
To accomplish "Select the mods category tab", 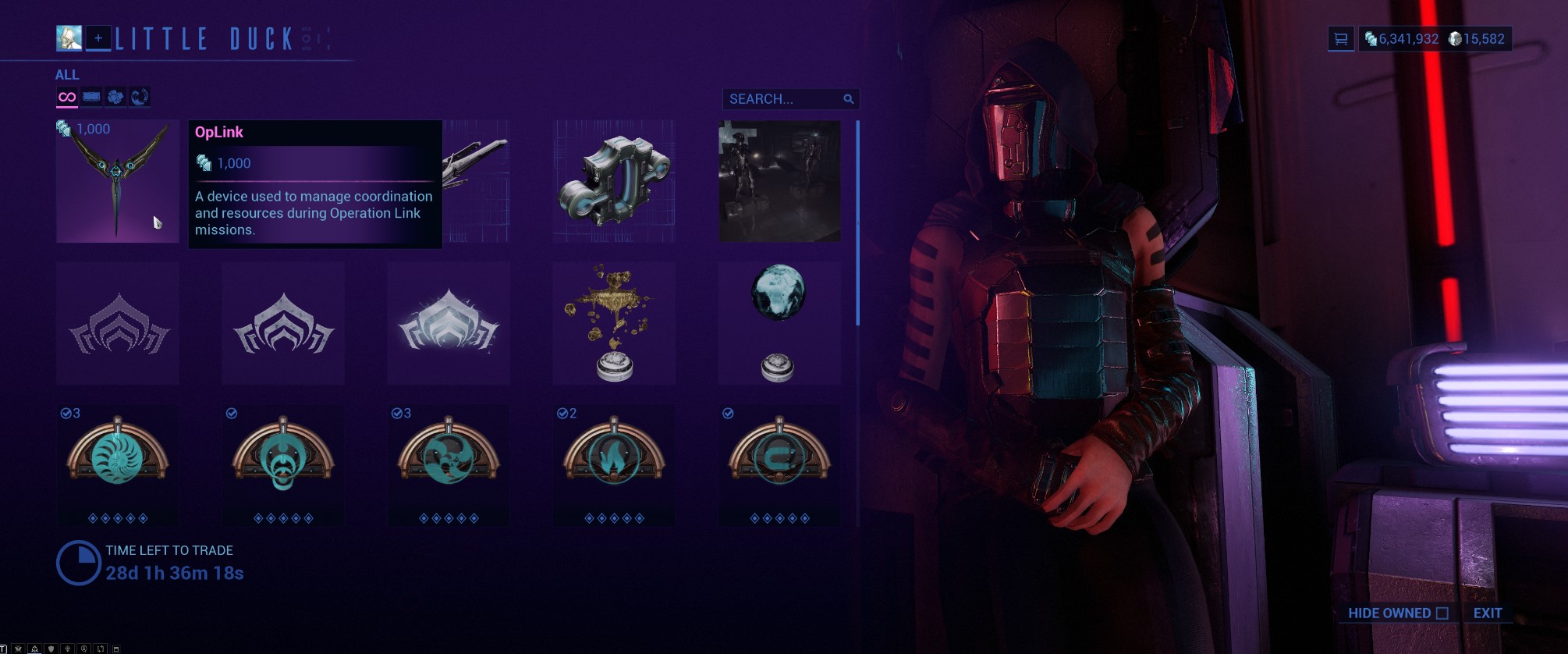I will pos(91,97).
